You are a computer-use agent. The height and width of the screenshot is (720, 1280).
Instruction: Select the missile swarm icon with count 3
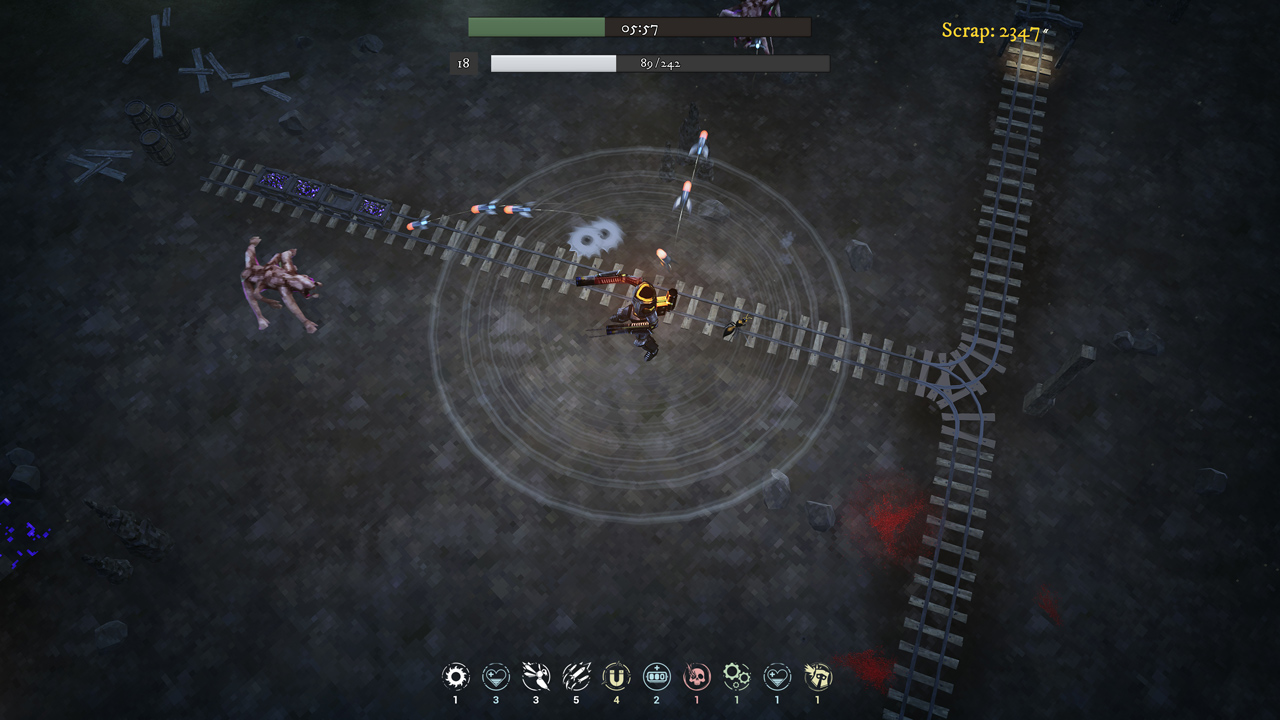click(535, 676)
